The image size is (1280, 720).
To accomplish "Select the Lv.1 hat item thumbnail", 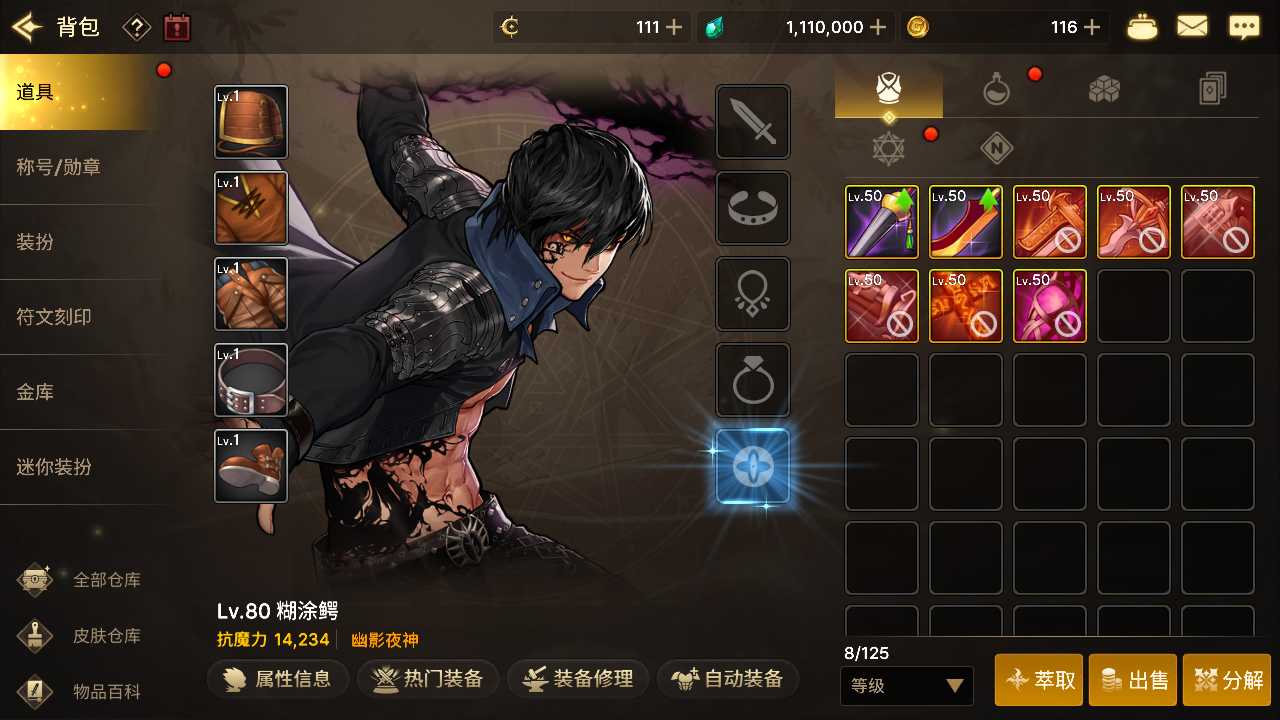I will [x=250, y=121].
